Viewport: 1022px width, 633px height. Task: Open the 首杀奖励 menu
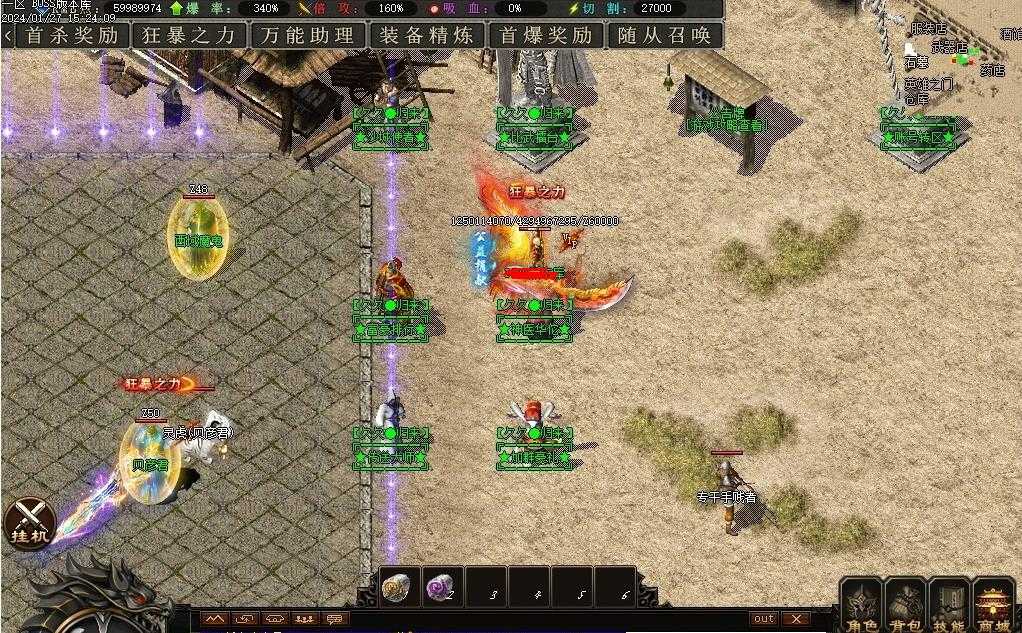(x=71, y=35)
